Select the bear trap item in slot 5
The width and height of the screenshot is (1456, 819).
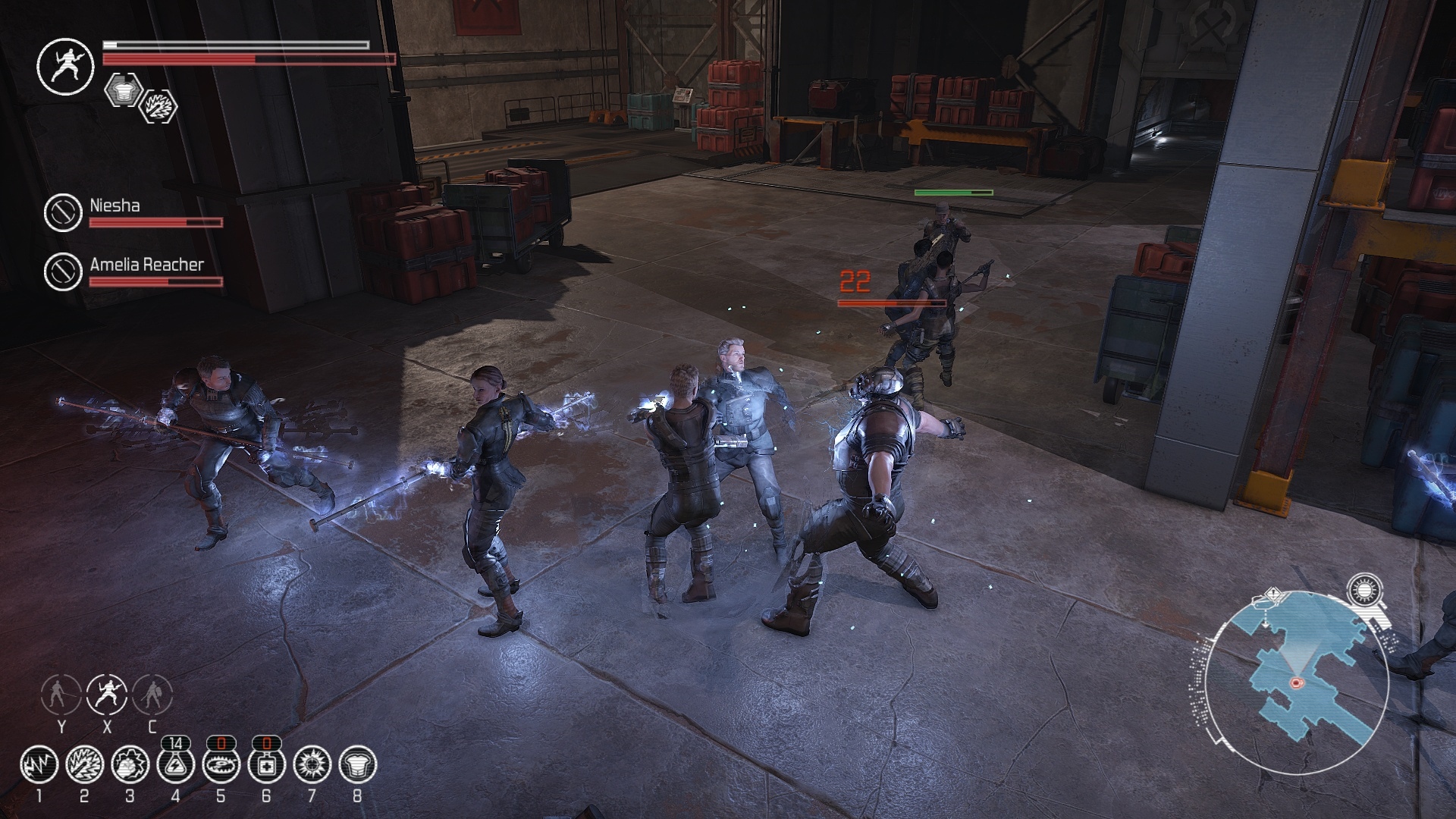(x=221, y=765)
